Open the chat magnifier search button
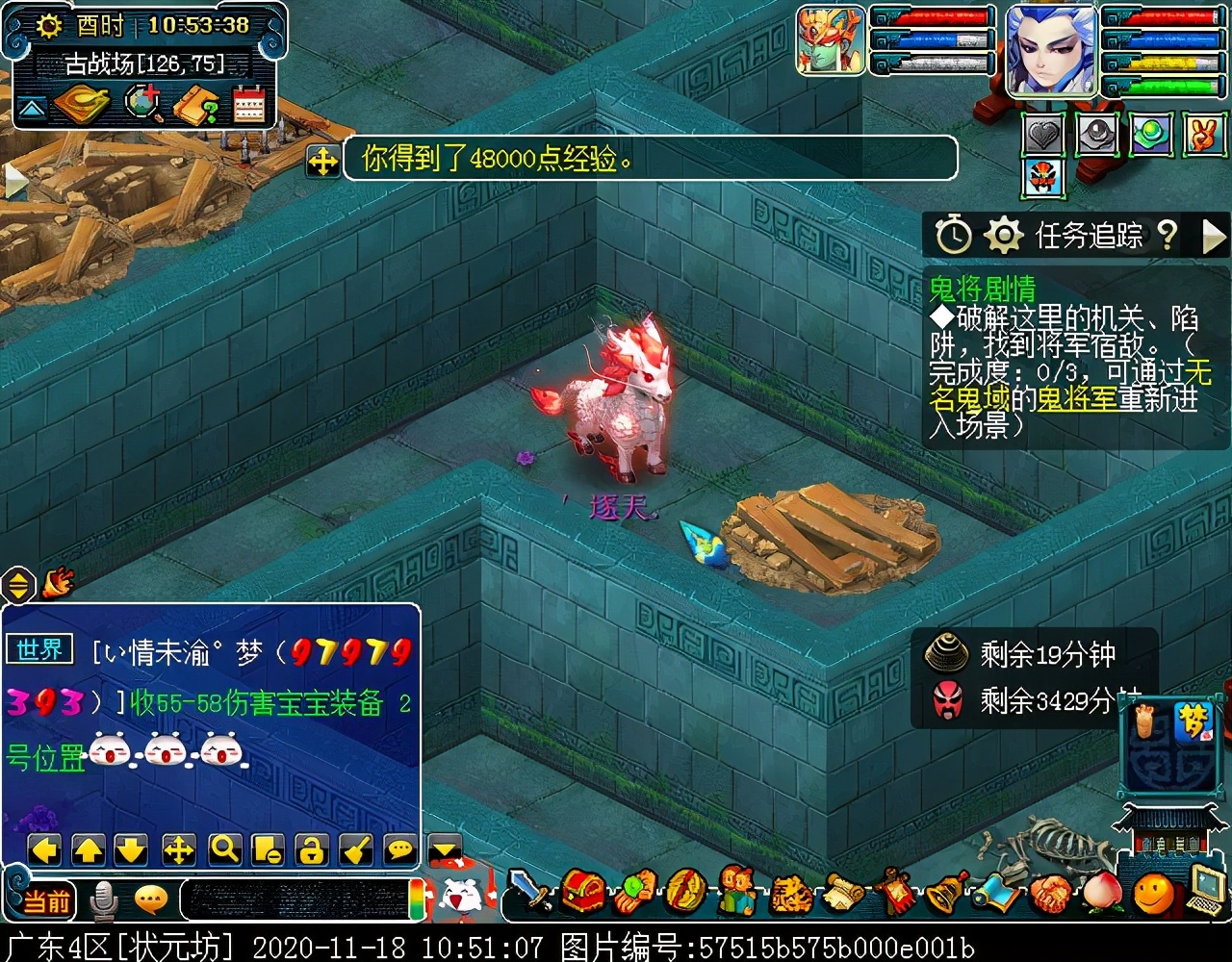Image resolution: width=1232 pixels, height=962 pixels. (x=224, y=848)
